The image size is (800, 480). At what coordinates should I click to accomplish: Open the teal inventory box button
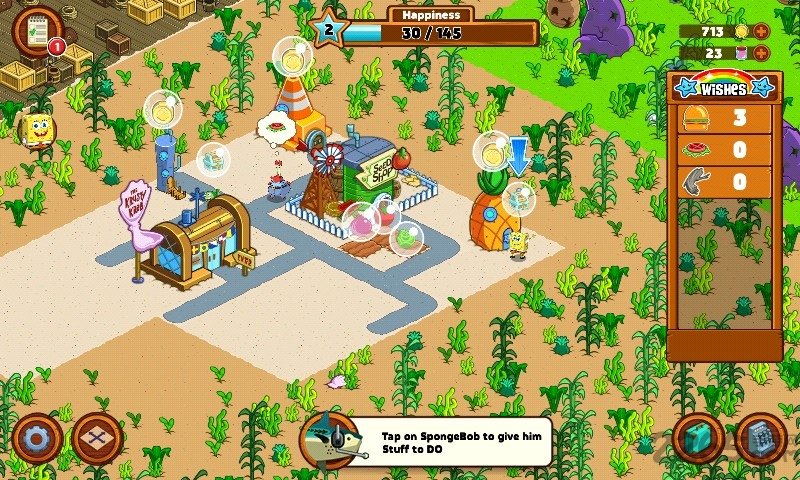tap(697, 438)
